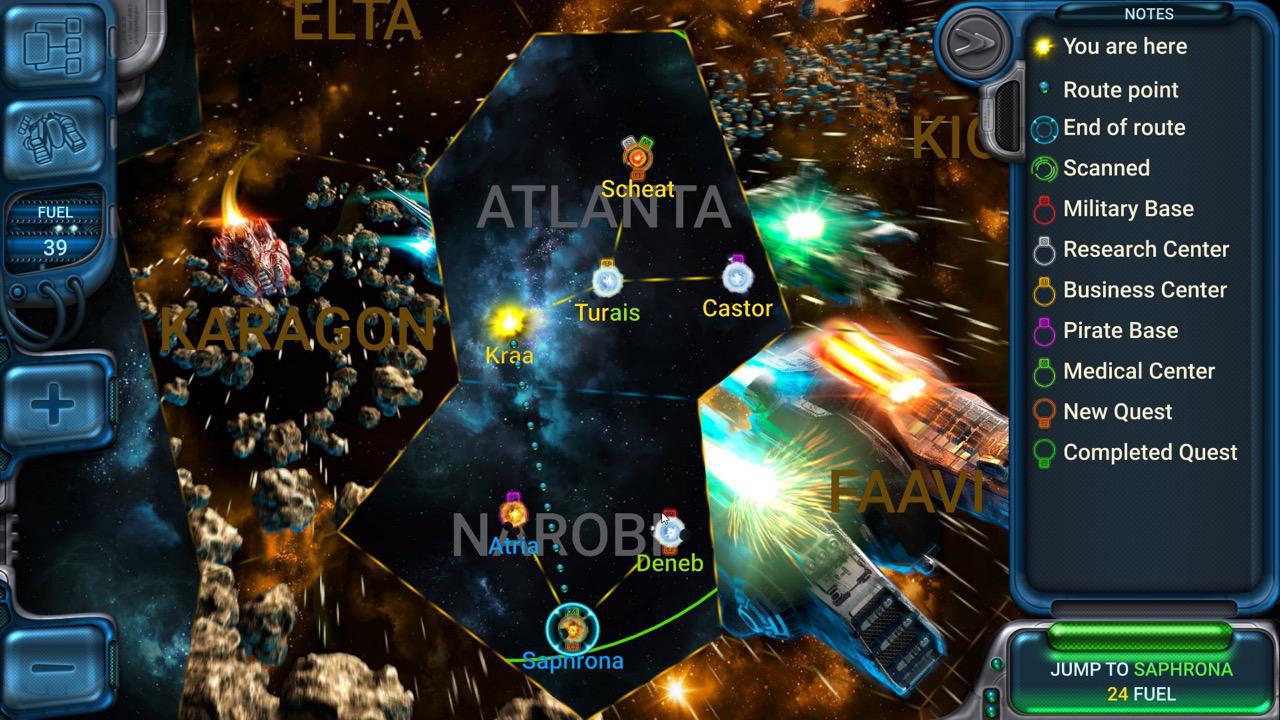This screenshot has width=1280, height=720.
Task: Select the Scheat system with new quest marker
Action: coord(638,158)
